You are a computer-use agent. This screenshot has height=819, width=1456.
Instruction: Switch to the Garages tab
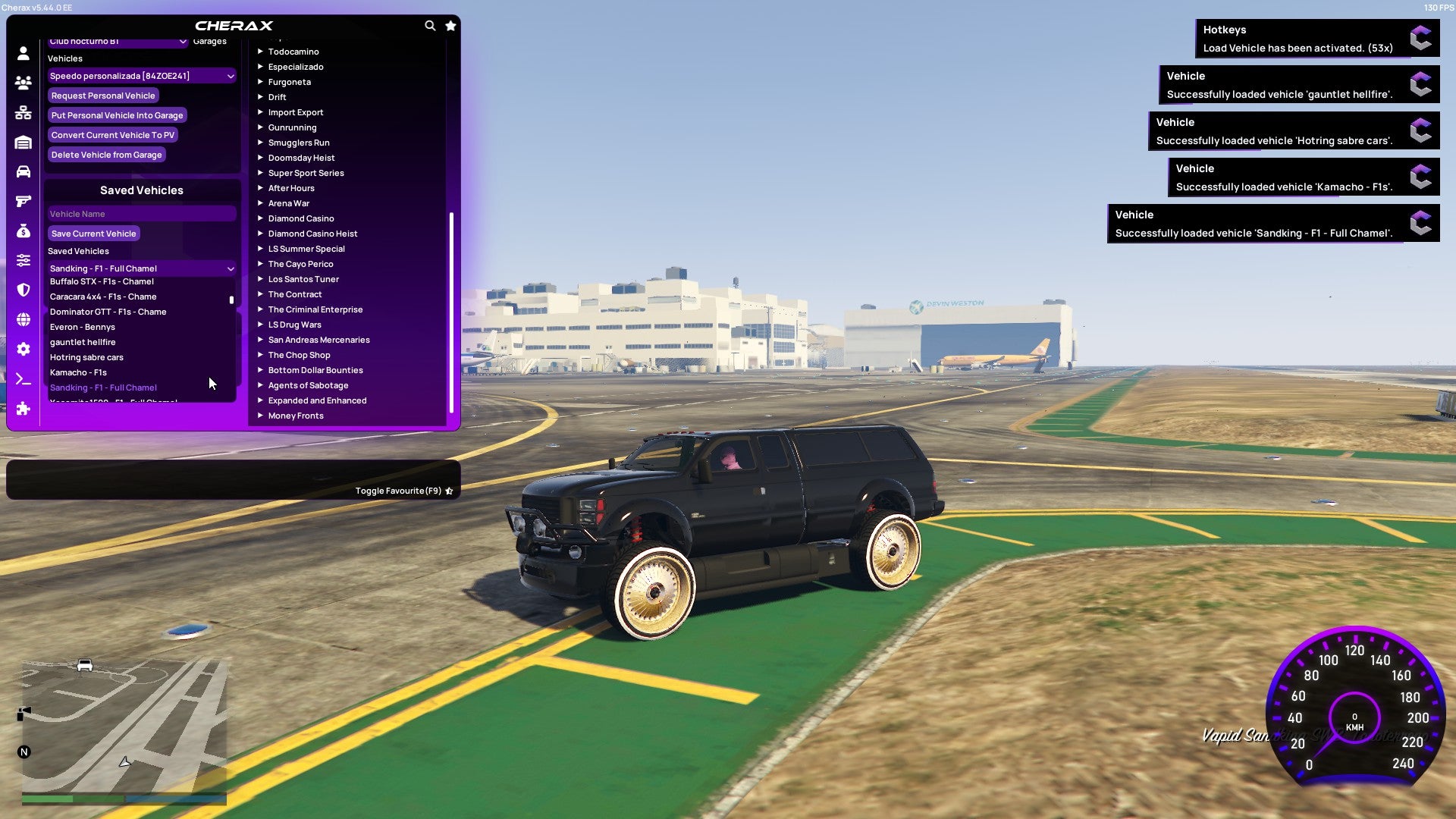[x=210, y=40]
